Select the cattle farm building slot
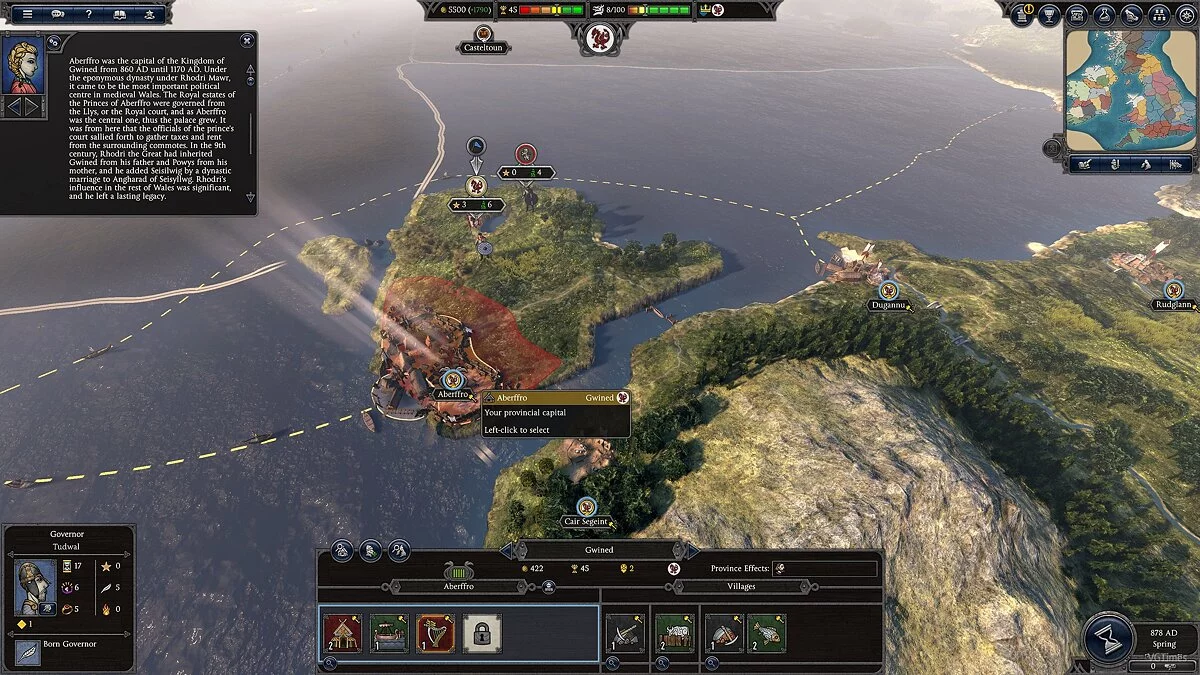Viewport: 1200px width, 675px height. 675,633
